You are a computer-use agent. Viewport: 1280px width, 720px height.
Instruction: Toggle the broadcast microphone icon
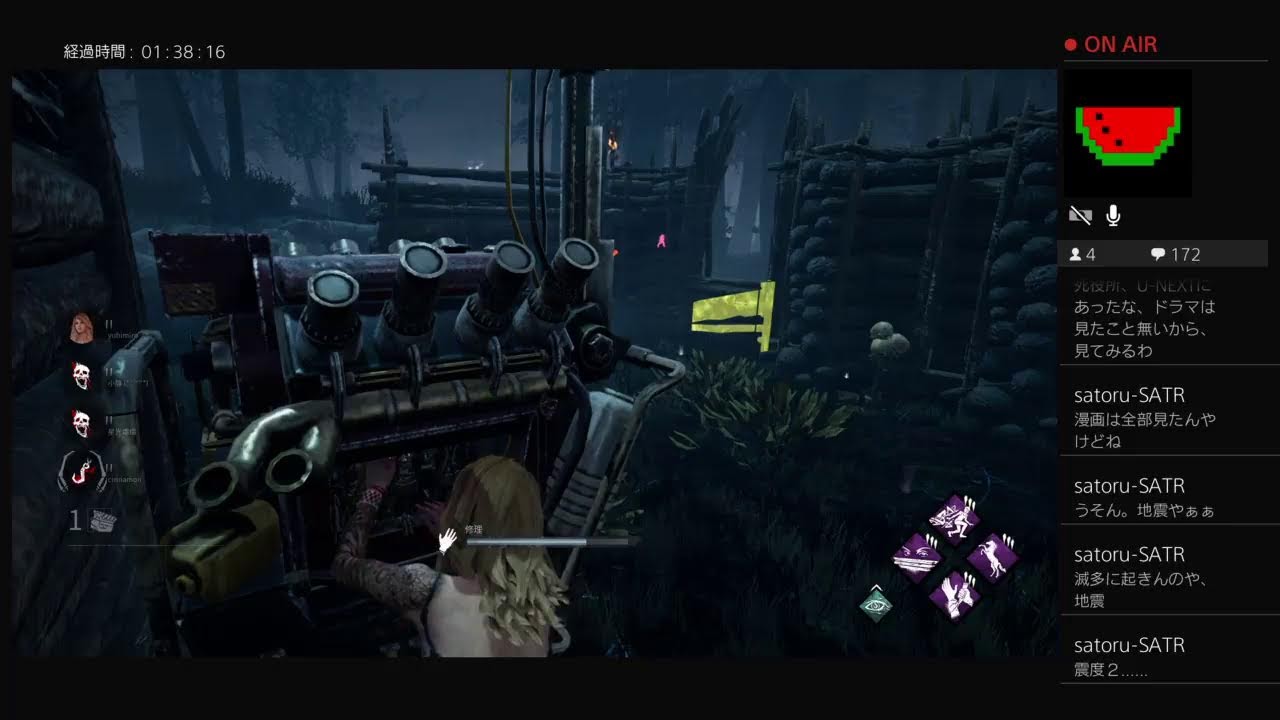pyautogui.click(x=1112, y=216)
